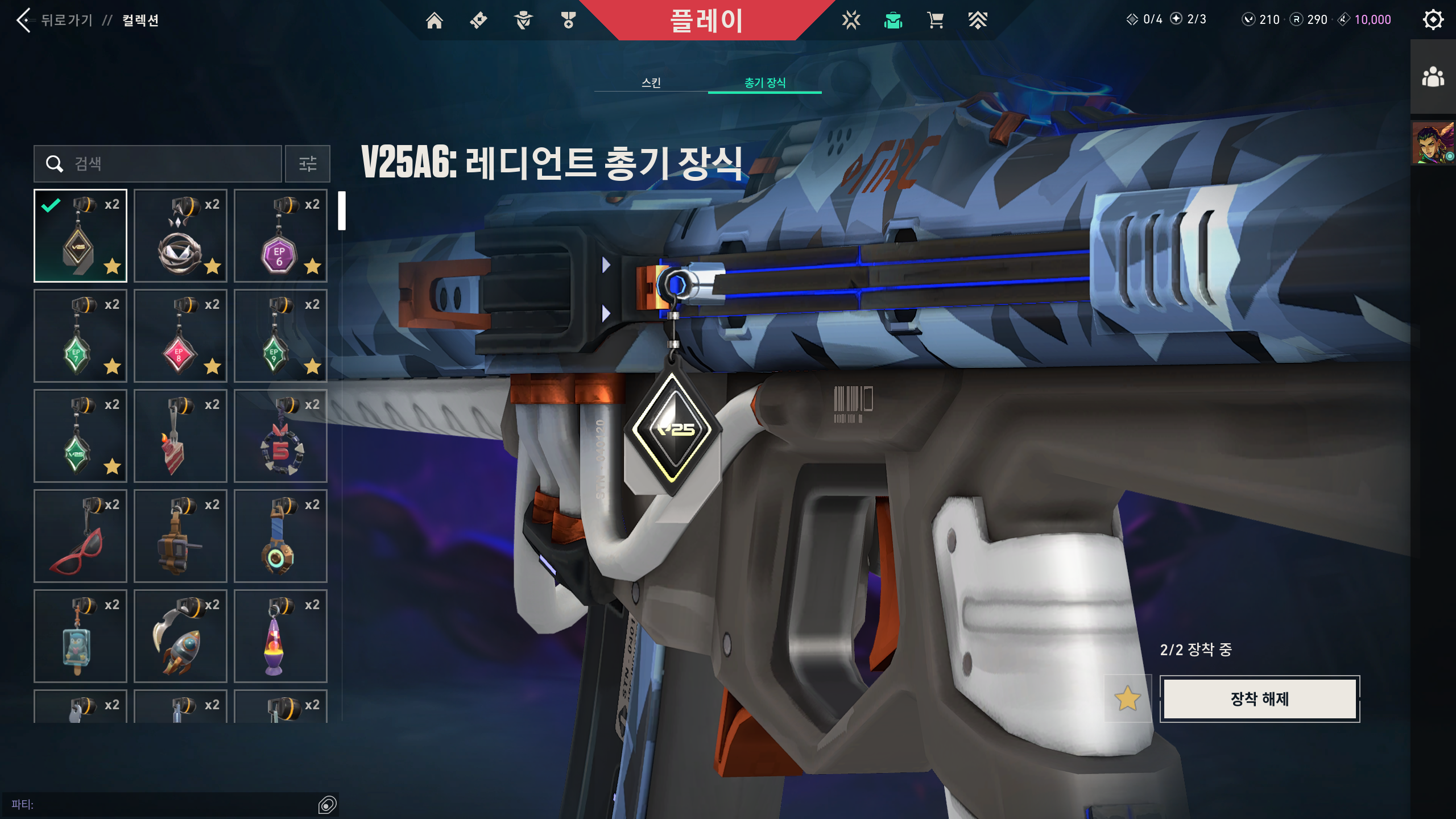Image resolution: width=1456 pixels, height=819 pixels.
Task: Open the Settings gear
Action: click(x=1433, y=19)
